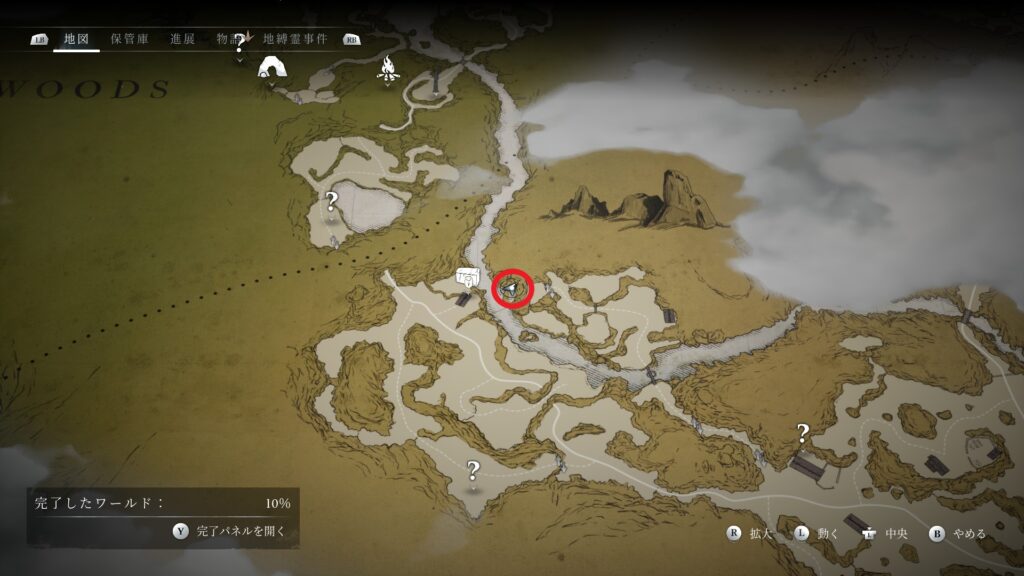
Task: Open the 進展 progress tab
Action: [x=182, y=39]
